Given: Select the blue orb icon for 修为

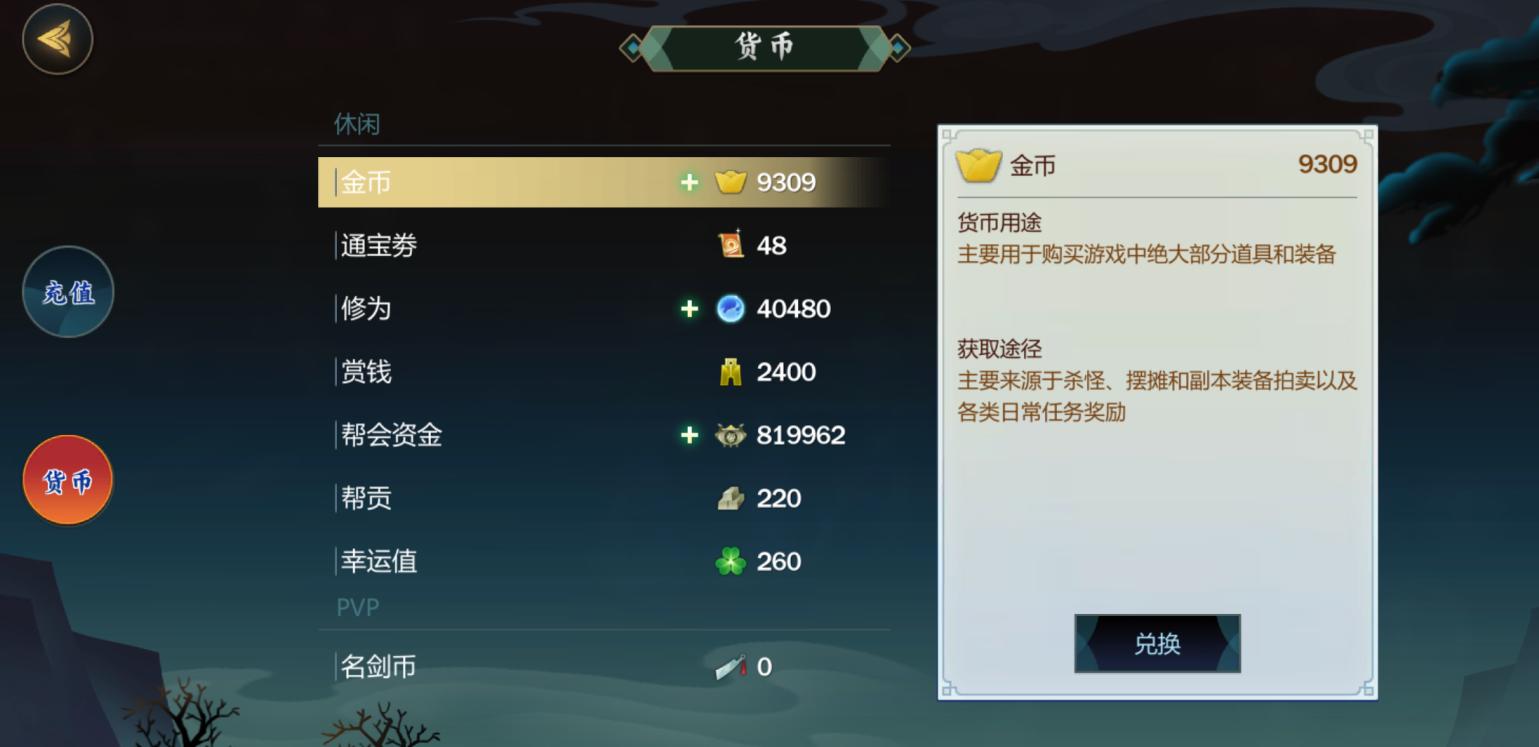Looking at the screenshot, I should click(x=731, y=309).
